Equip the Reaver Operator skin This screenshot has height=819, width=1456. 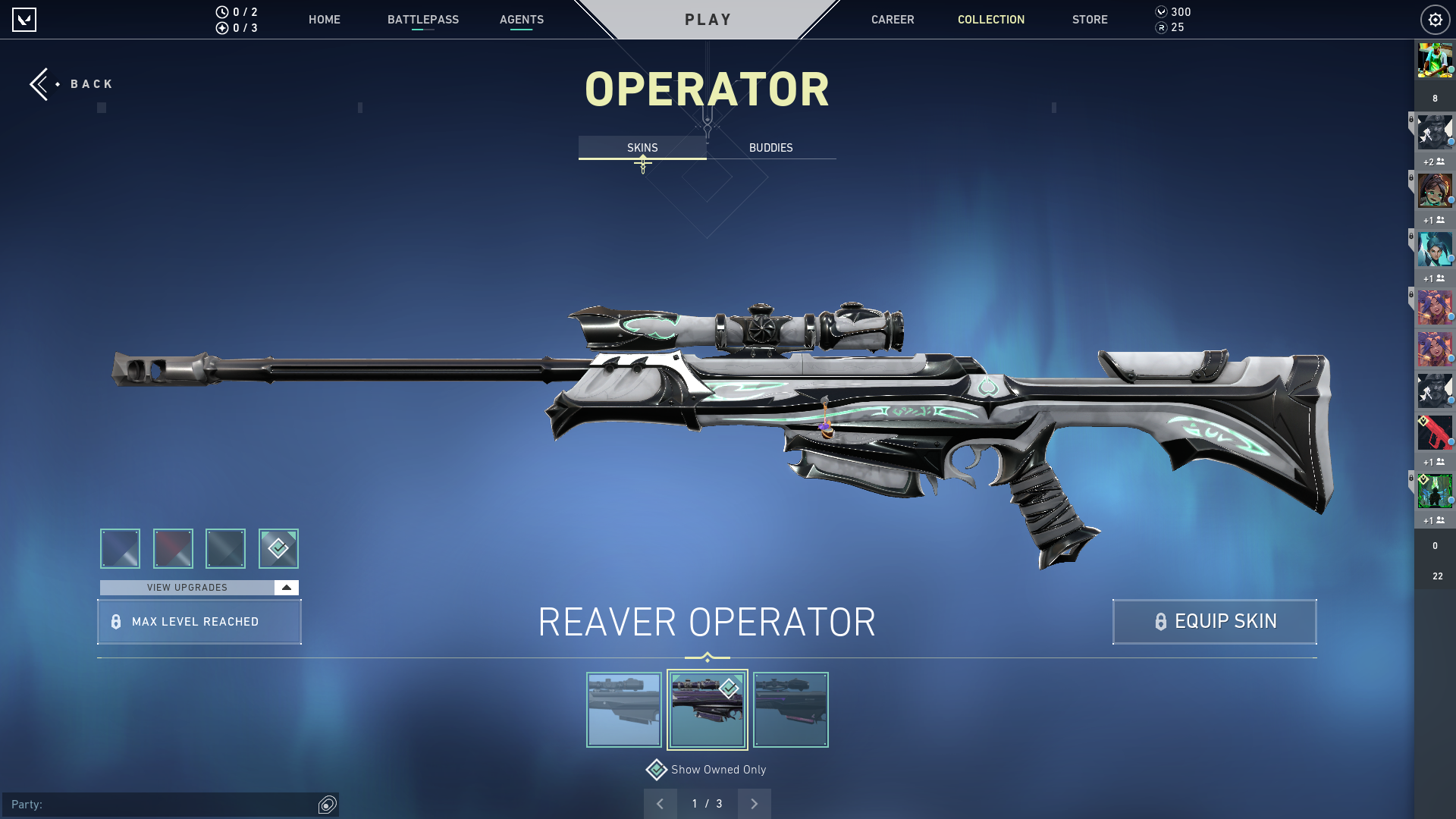(x=1214, y=622)
